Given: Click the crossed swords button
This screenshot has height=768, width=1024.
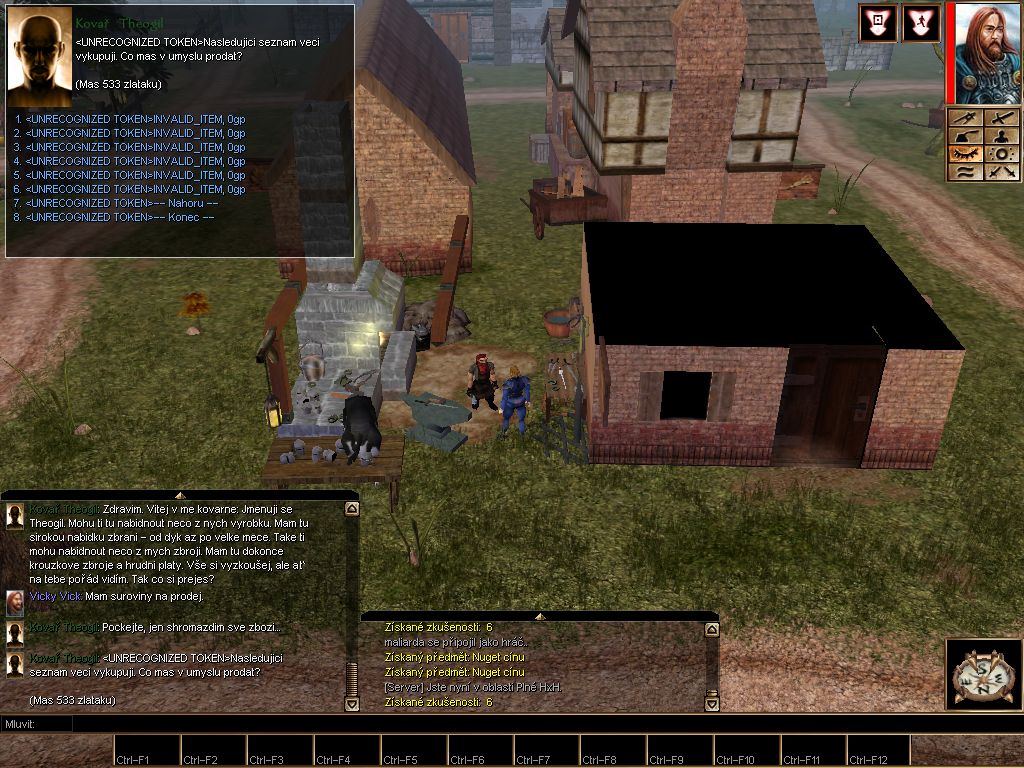Looking at the screenshot, I should 1001,172.
